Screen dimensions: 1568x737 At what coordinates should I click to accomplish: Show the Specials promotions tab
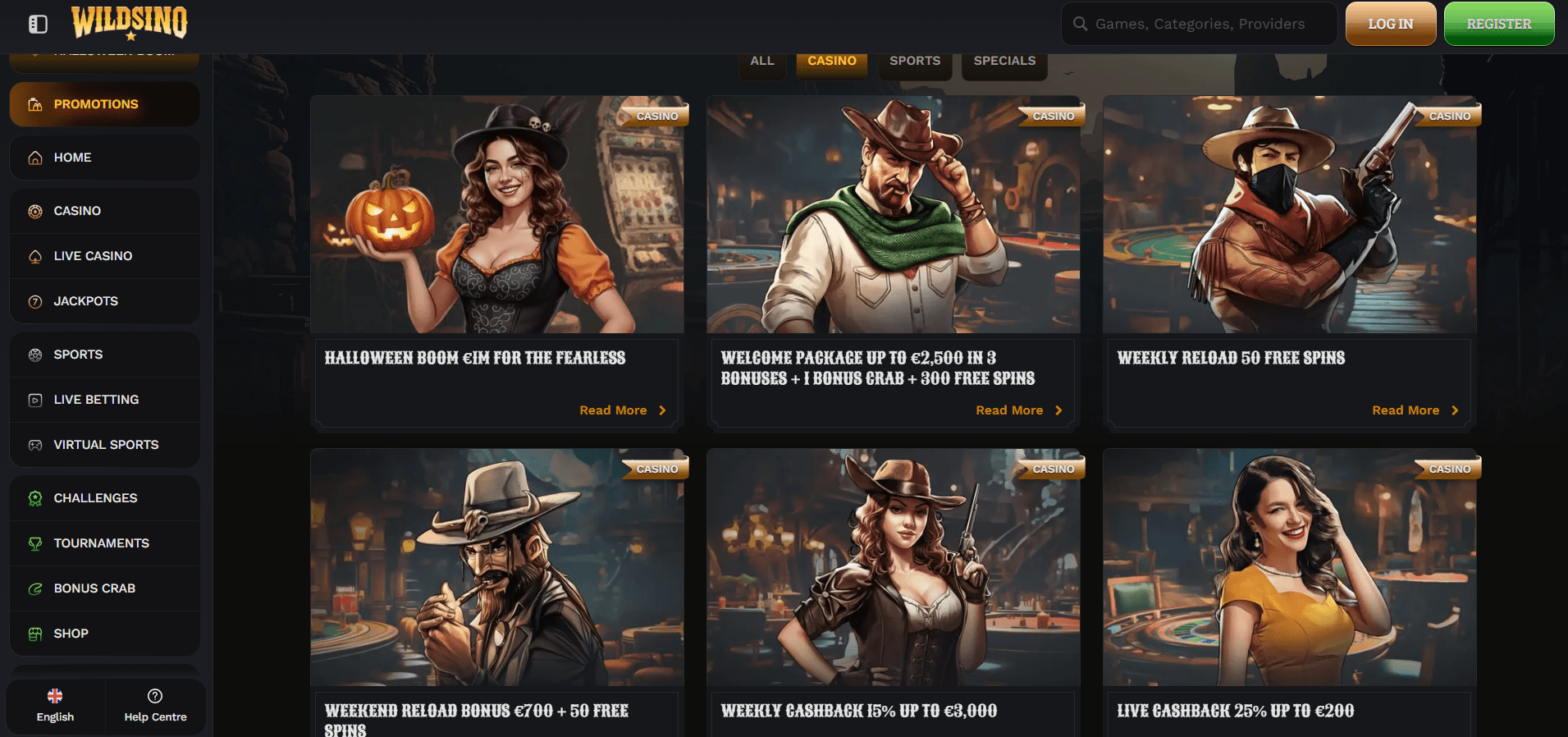(1004, 62)
